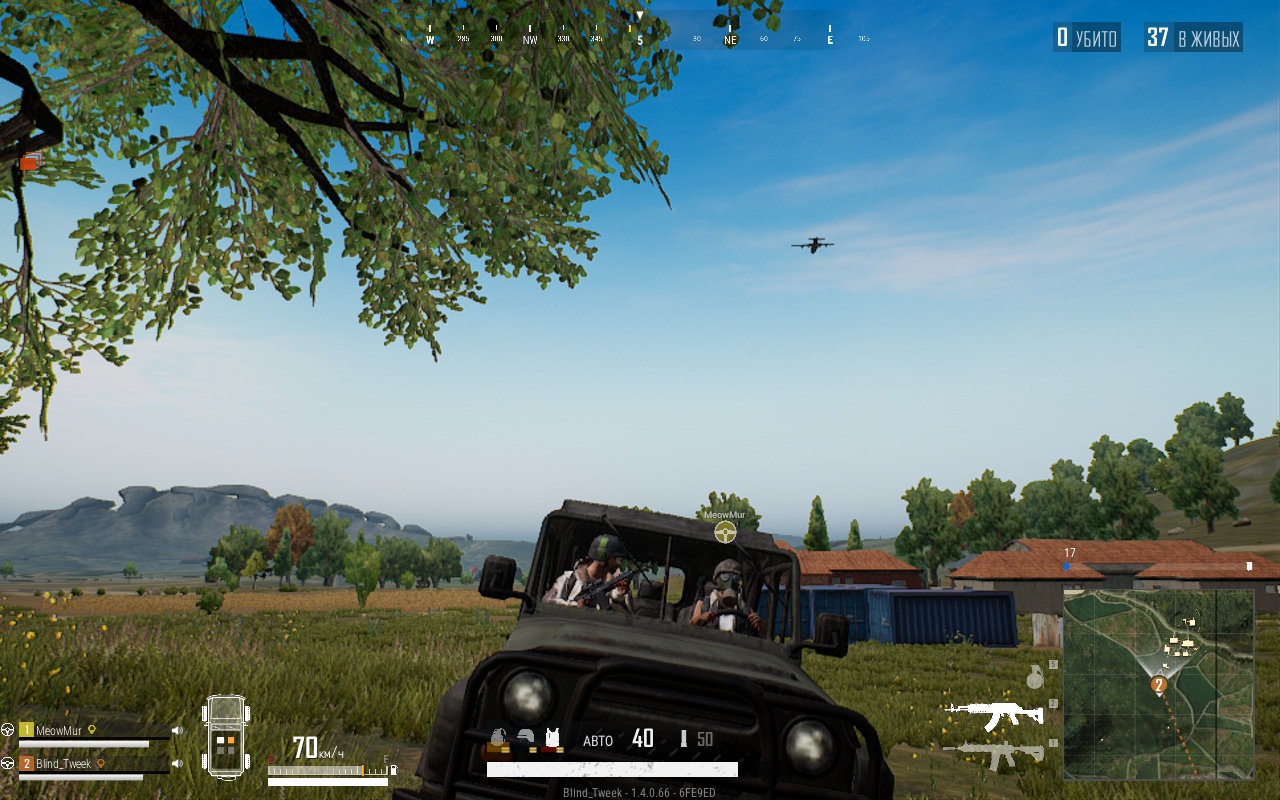Click the vest armor status icon
Viewport: 1280px width, 800px height.
(551, 739)
